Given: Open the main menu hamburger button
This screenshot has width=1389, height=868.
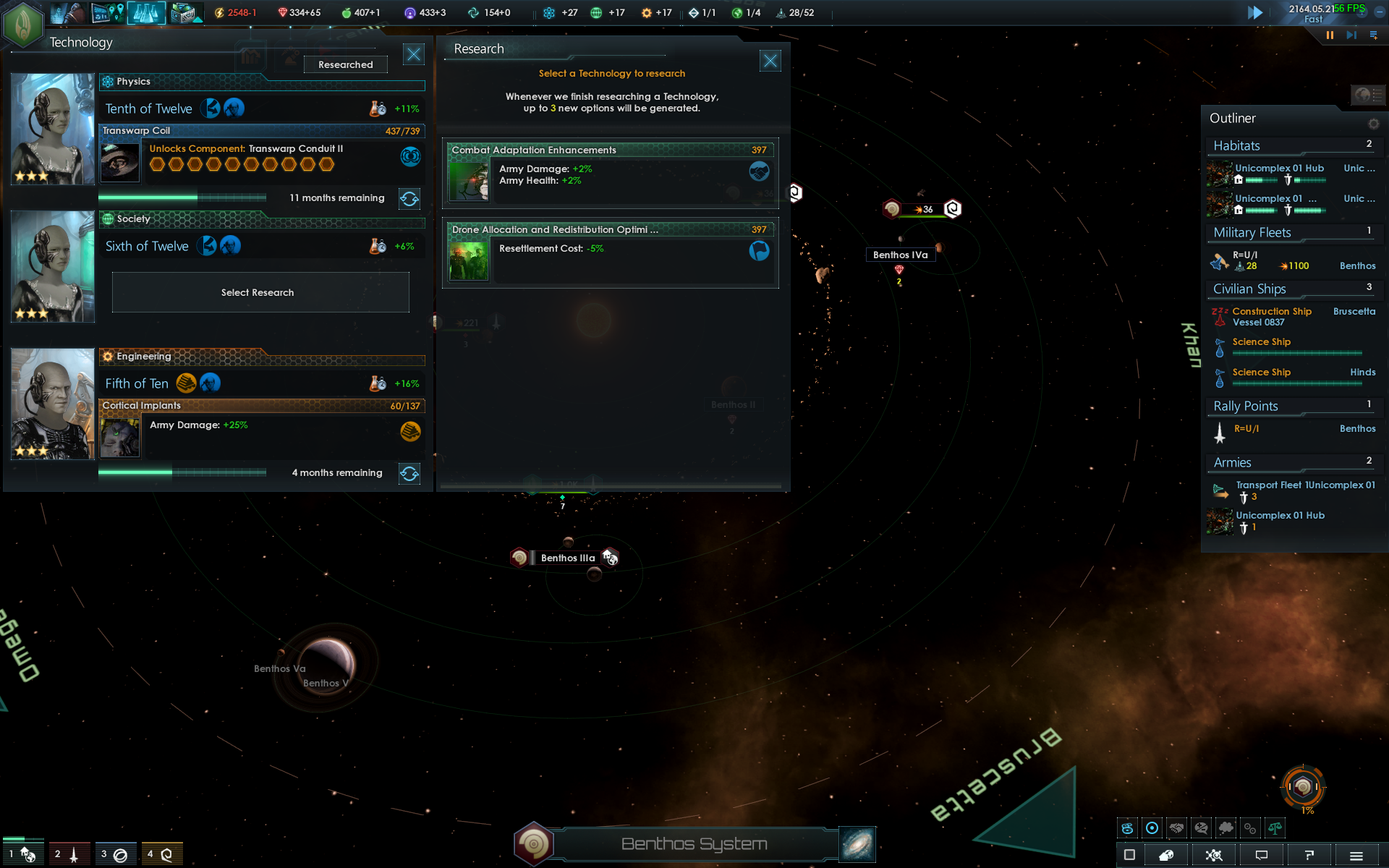Looking at the screenshot, I should (1356, 856).
